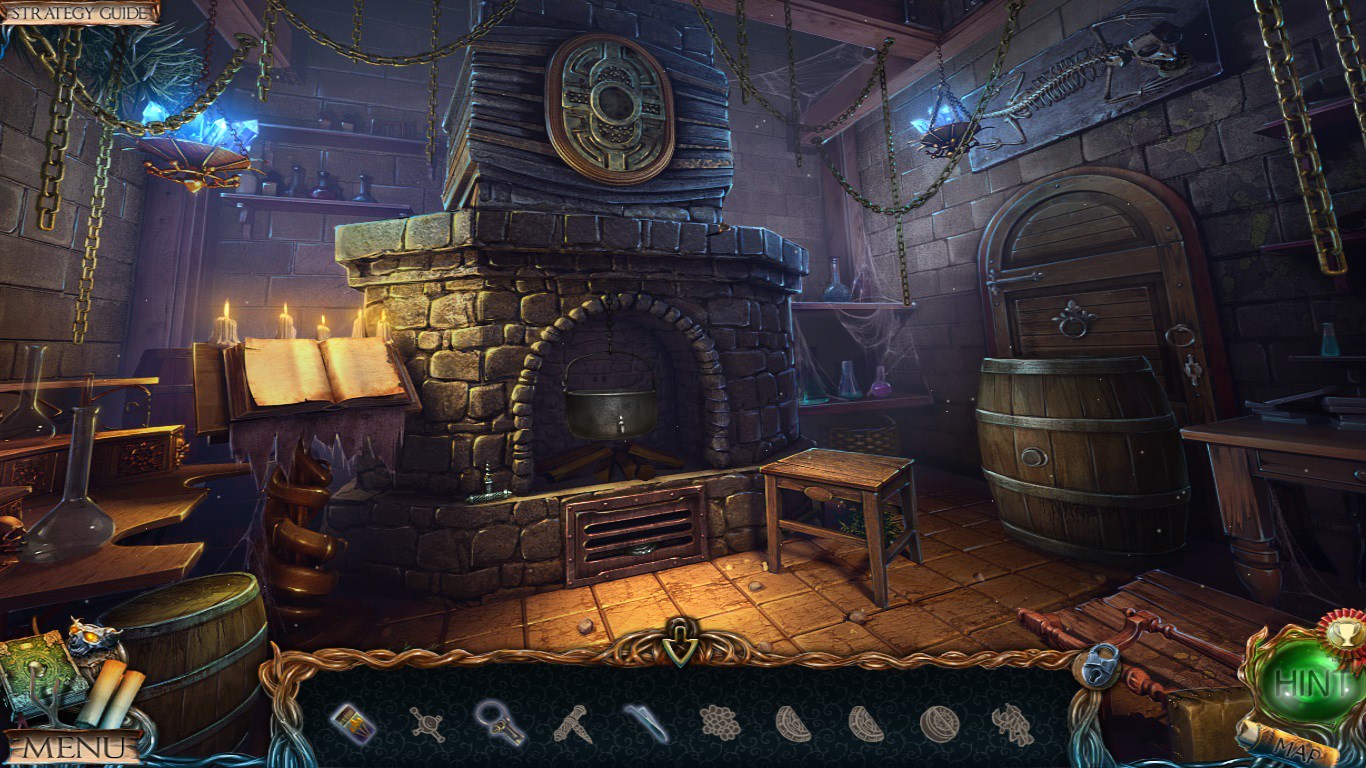The height and width of the screenshot is (768, 1366).
Task: Pick the cross-shaped valve handle item
Action: (x=427, y=723)
